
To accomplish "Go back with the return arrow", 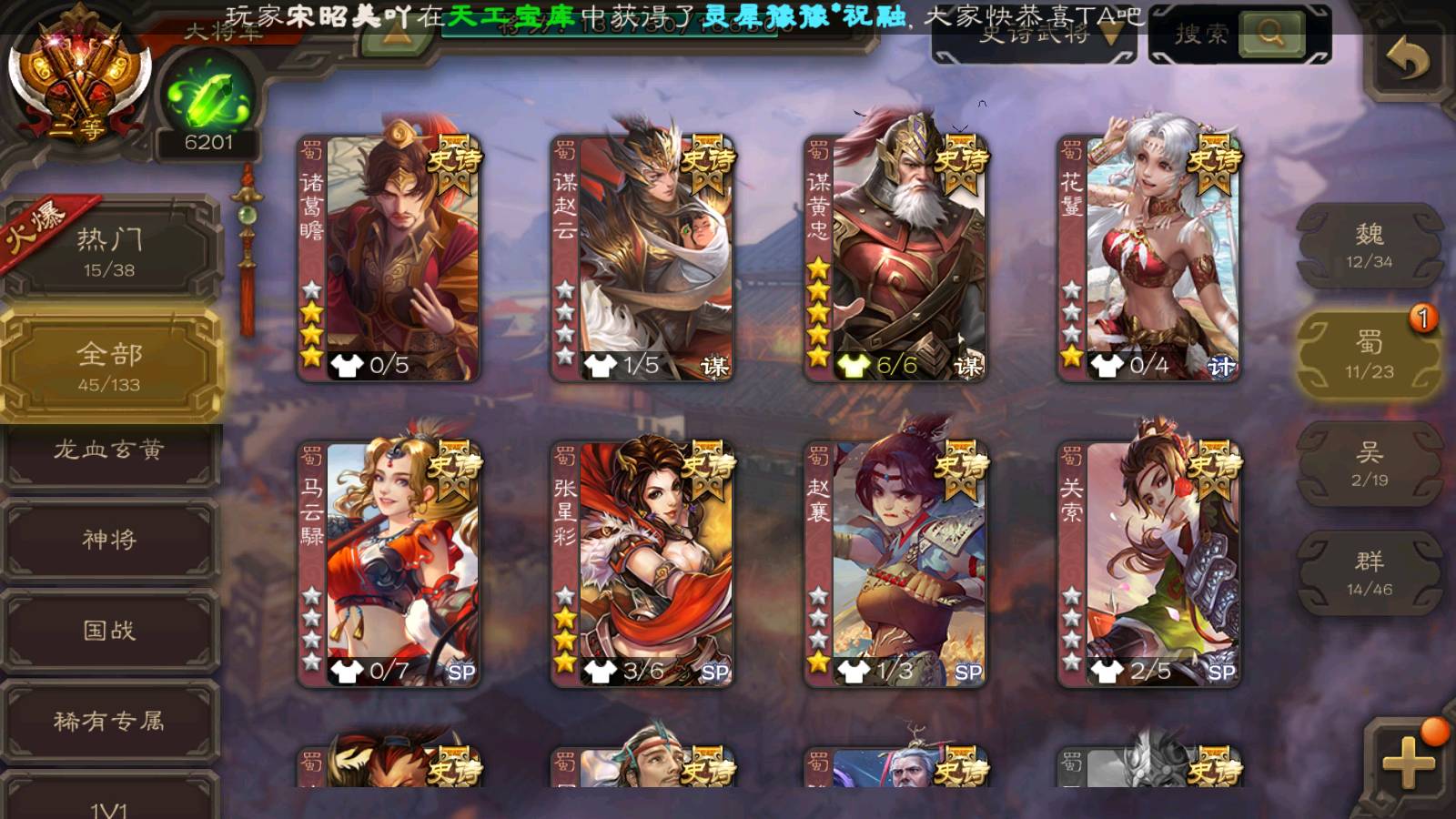I will point(1407,59).
